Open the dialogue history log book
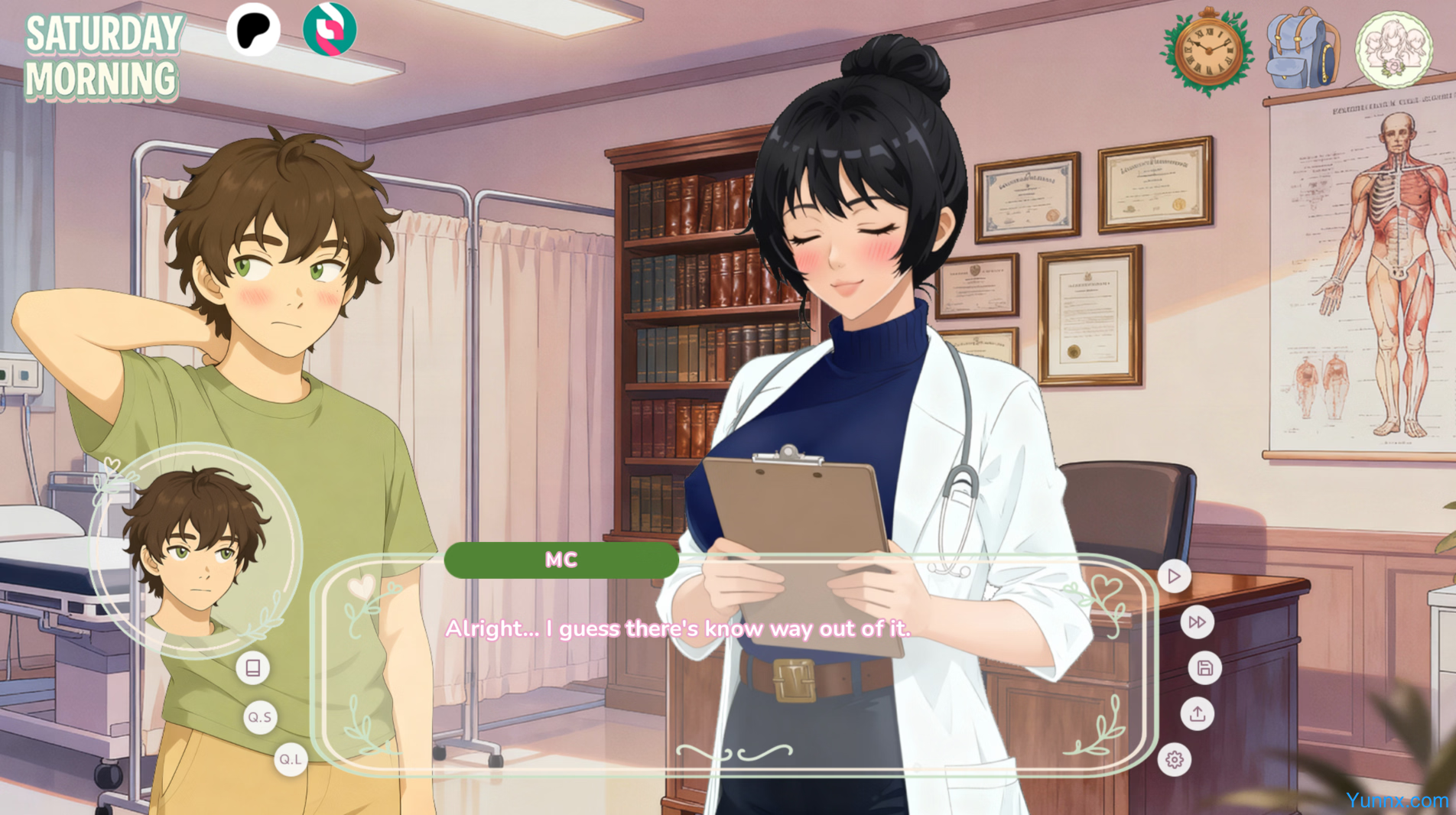Screen dimensions: 1456x815 [x=253, y=668]
